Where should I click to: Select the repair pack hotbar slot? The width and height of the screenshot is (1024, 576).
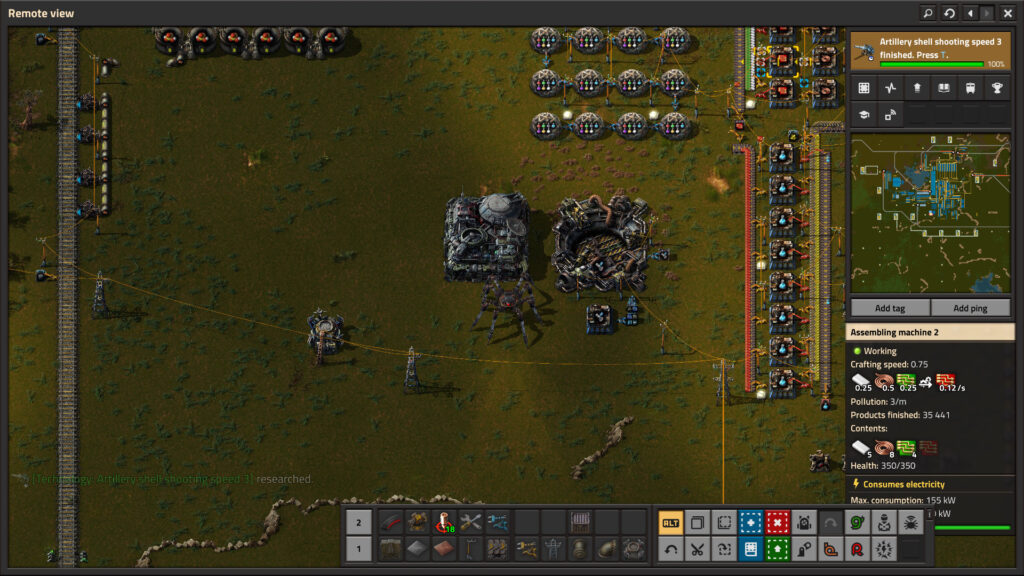[x=470, y=522]
